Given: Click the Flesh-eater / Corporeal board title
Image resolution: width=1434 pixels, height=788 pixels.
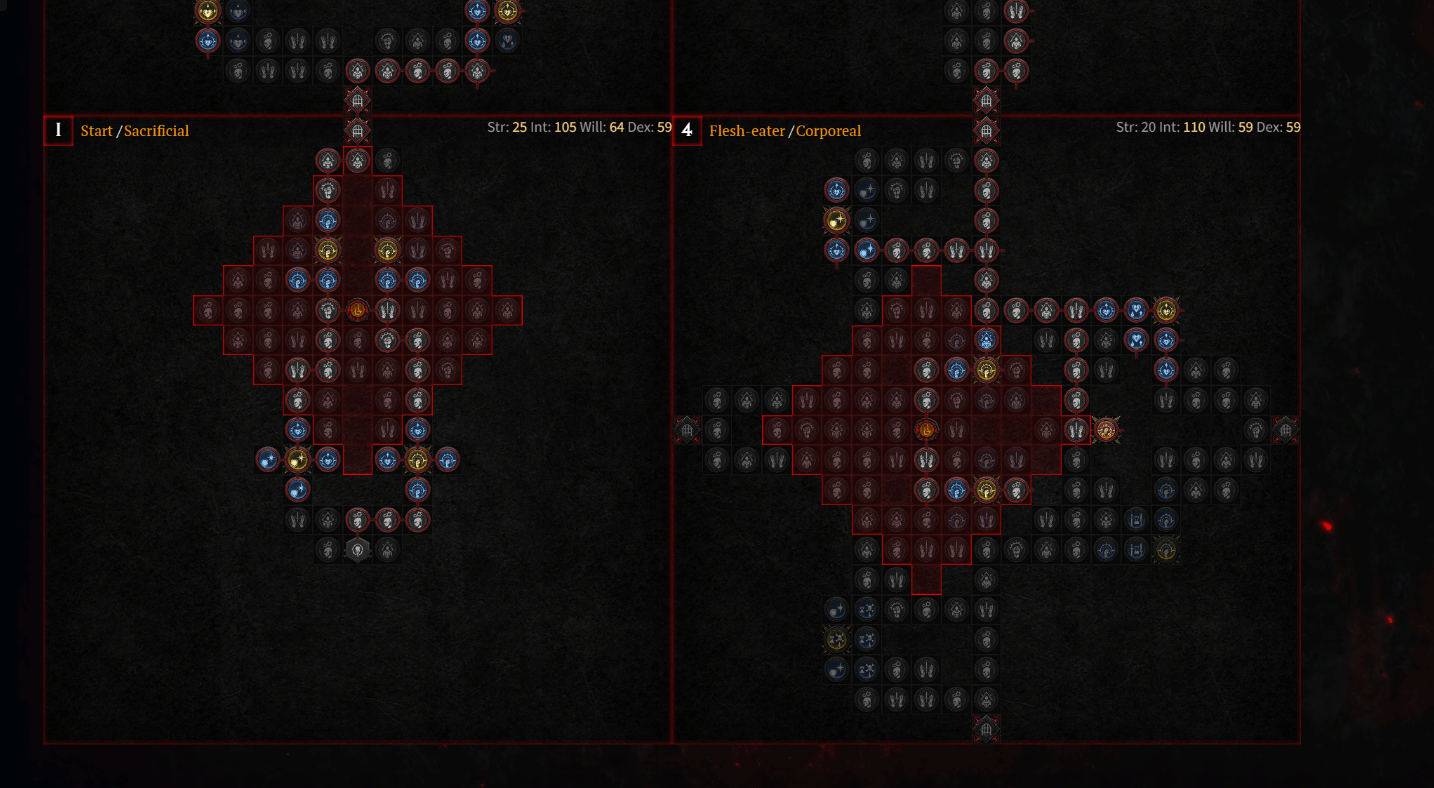Looking at the screenshot, I should pos(786,131).
